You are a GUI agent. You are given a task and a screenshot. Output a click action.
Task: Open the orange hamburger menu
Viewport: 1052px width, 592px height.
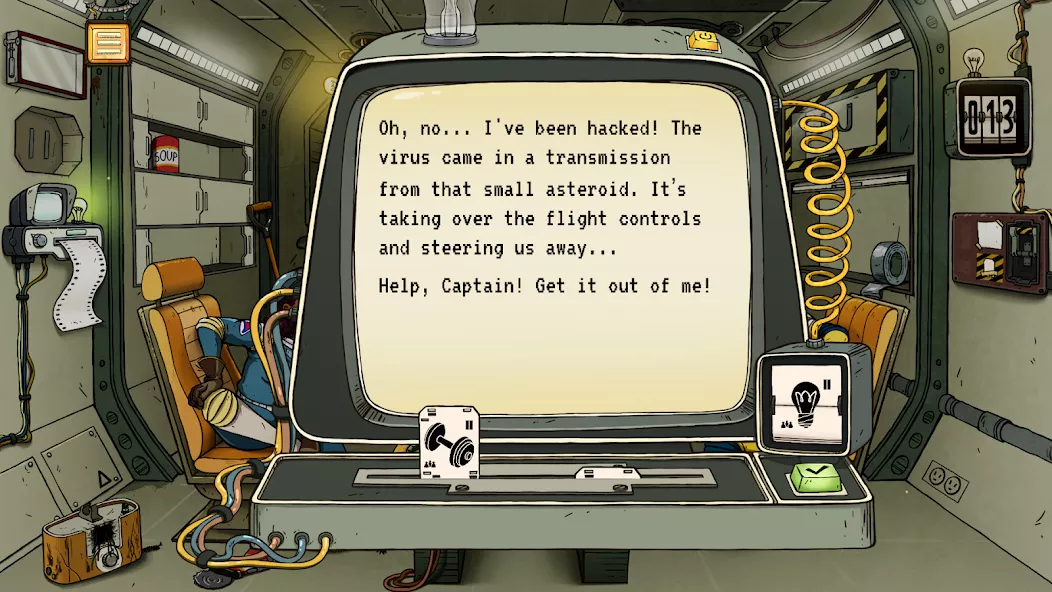click(108, 42)
